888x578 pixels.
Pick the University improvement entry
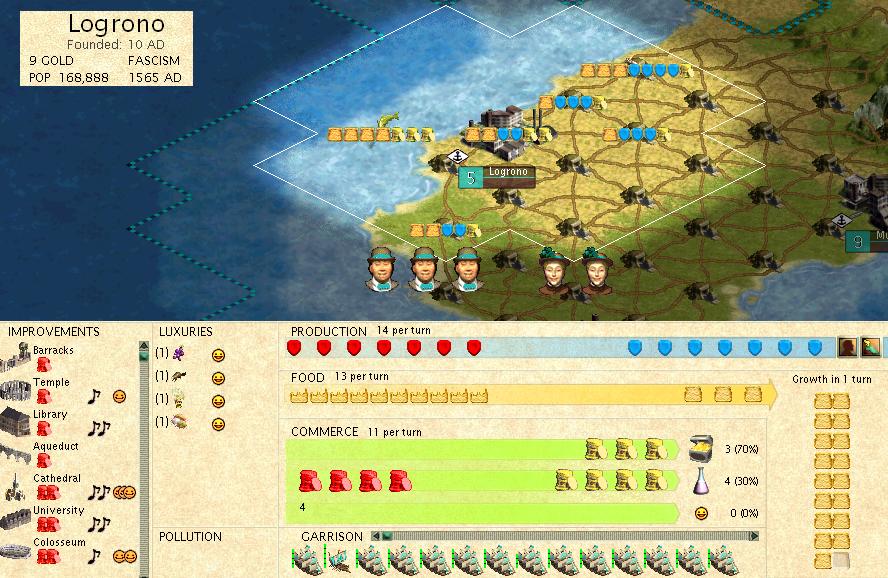56,511
